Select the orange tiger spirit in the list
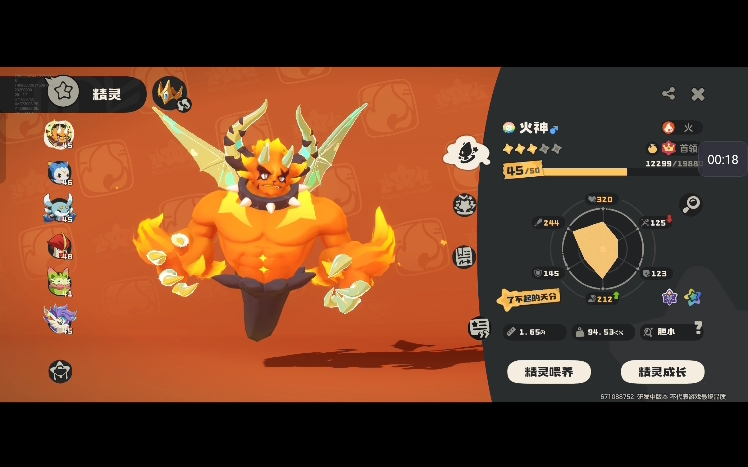Screen dimensions: 748x467 point(59,134)
